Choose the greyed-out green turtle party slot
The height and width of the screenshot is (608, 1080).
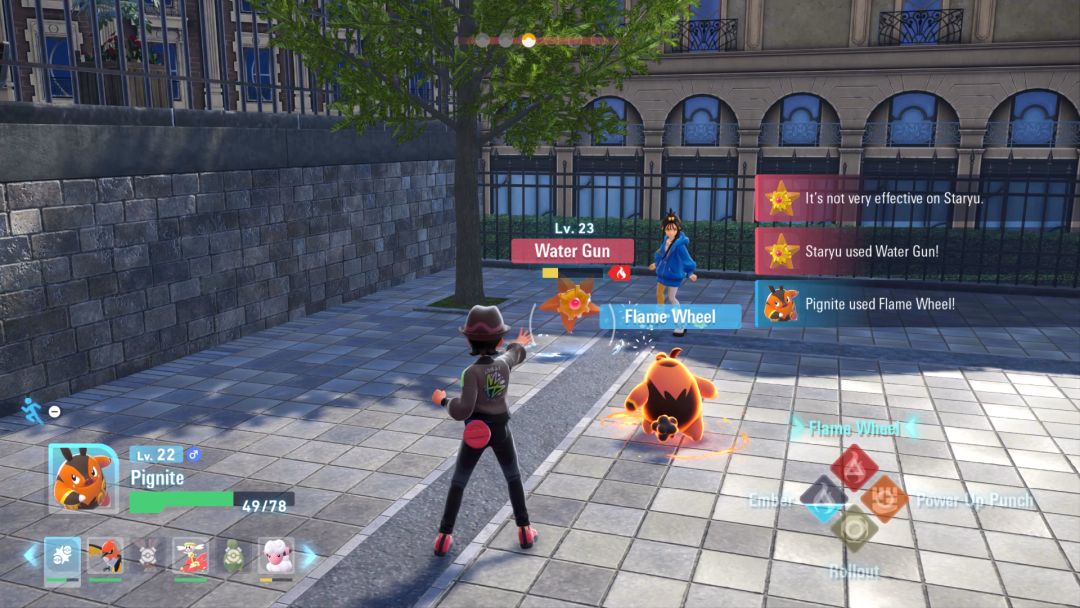(x=233, y=556)
